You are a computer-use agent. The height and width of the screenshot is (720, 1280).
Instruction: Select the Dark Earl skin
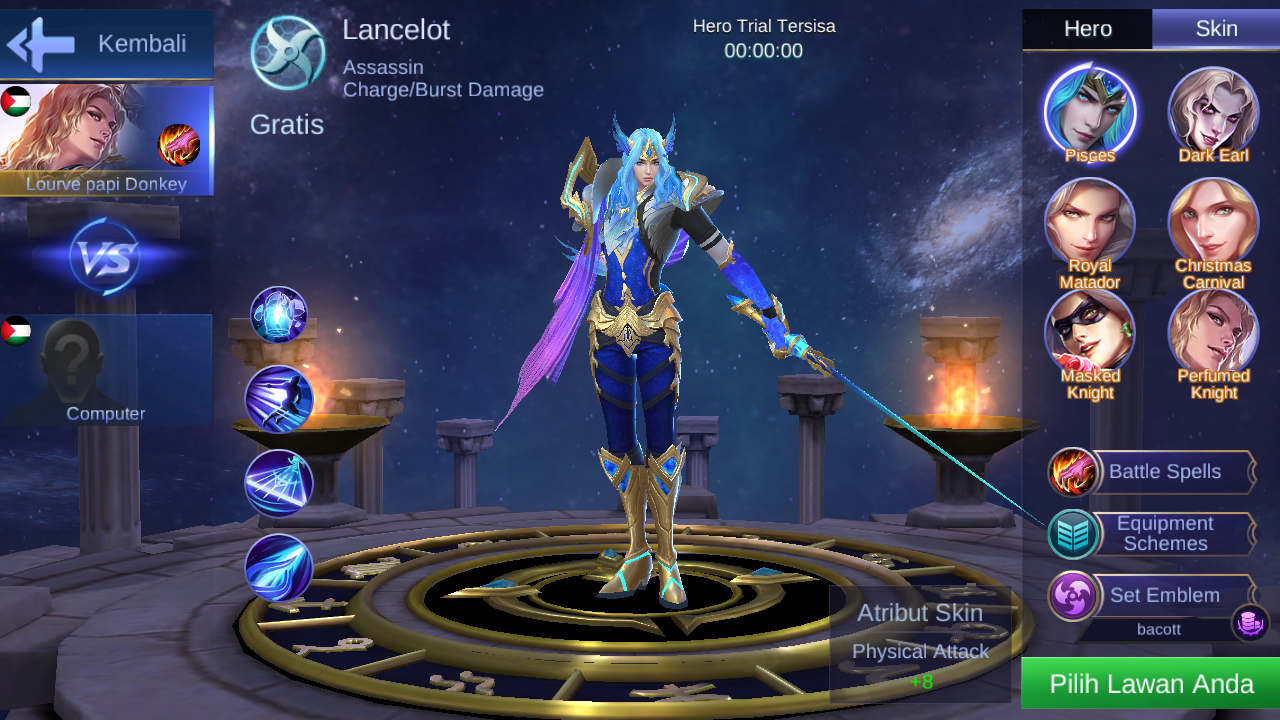(x=1213, y=112)
